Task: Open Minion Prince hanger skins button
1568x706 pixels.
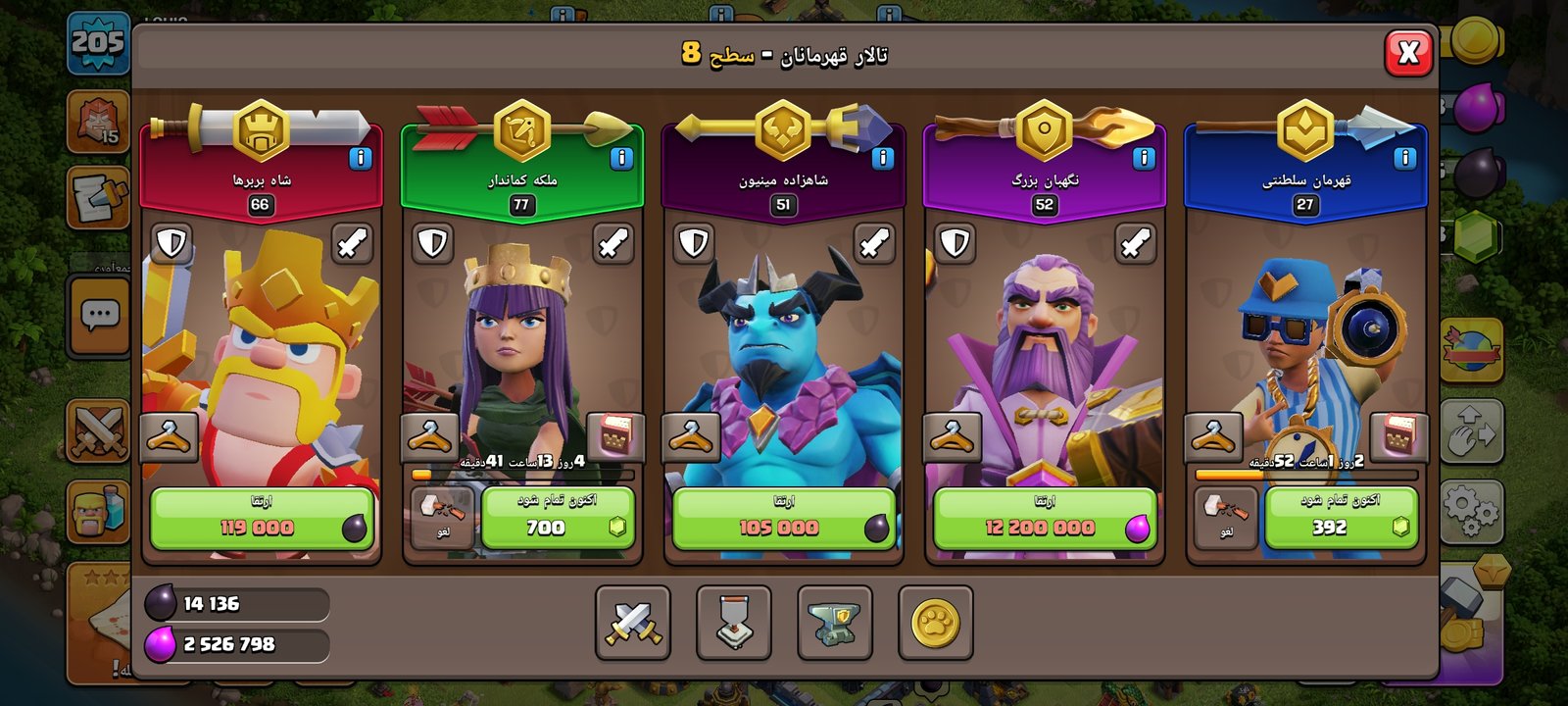Action: (x=690, y=436)
